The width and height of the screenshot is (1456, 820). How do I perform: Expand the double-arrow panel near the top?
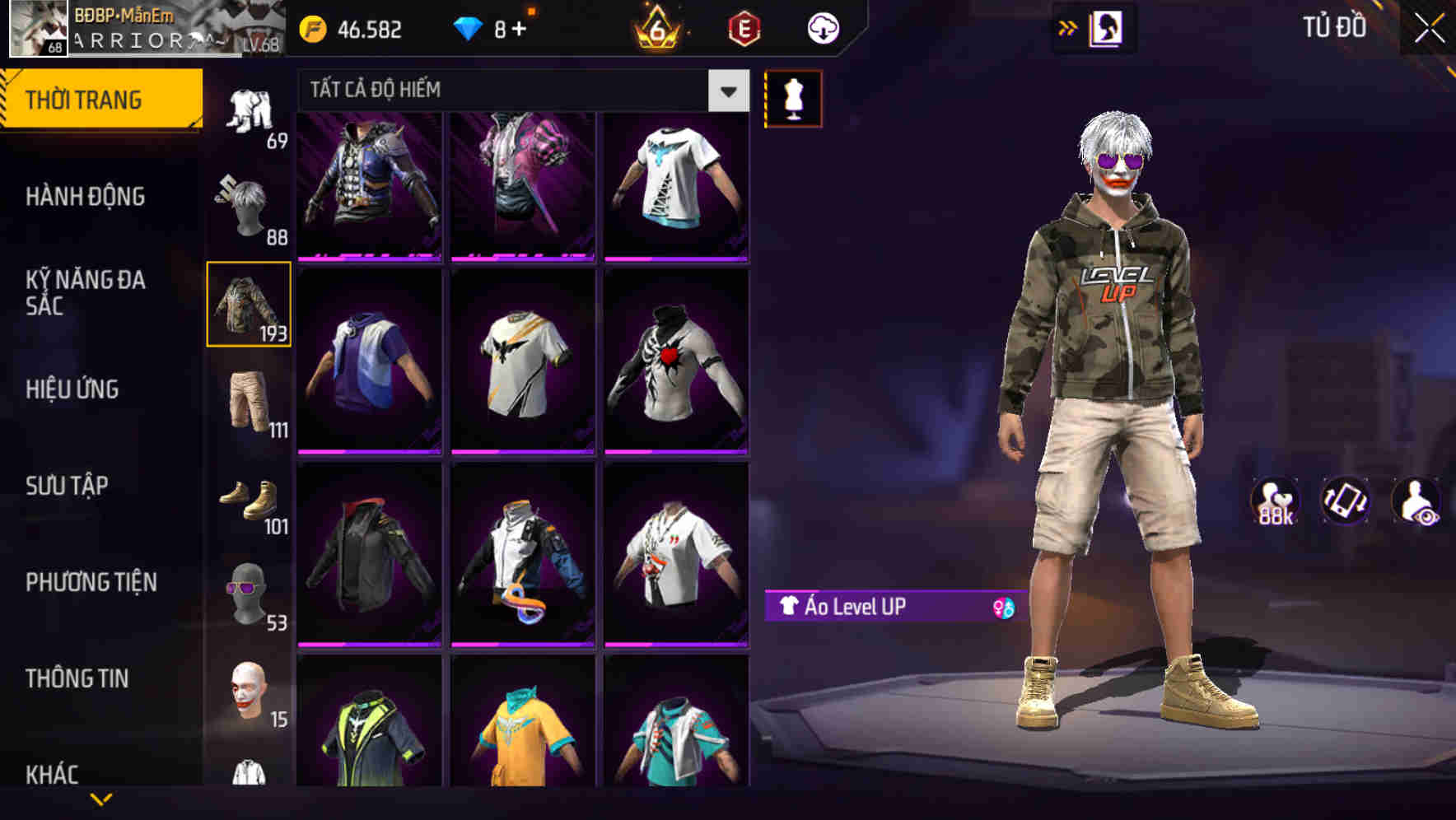click(1068, 27)
